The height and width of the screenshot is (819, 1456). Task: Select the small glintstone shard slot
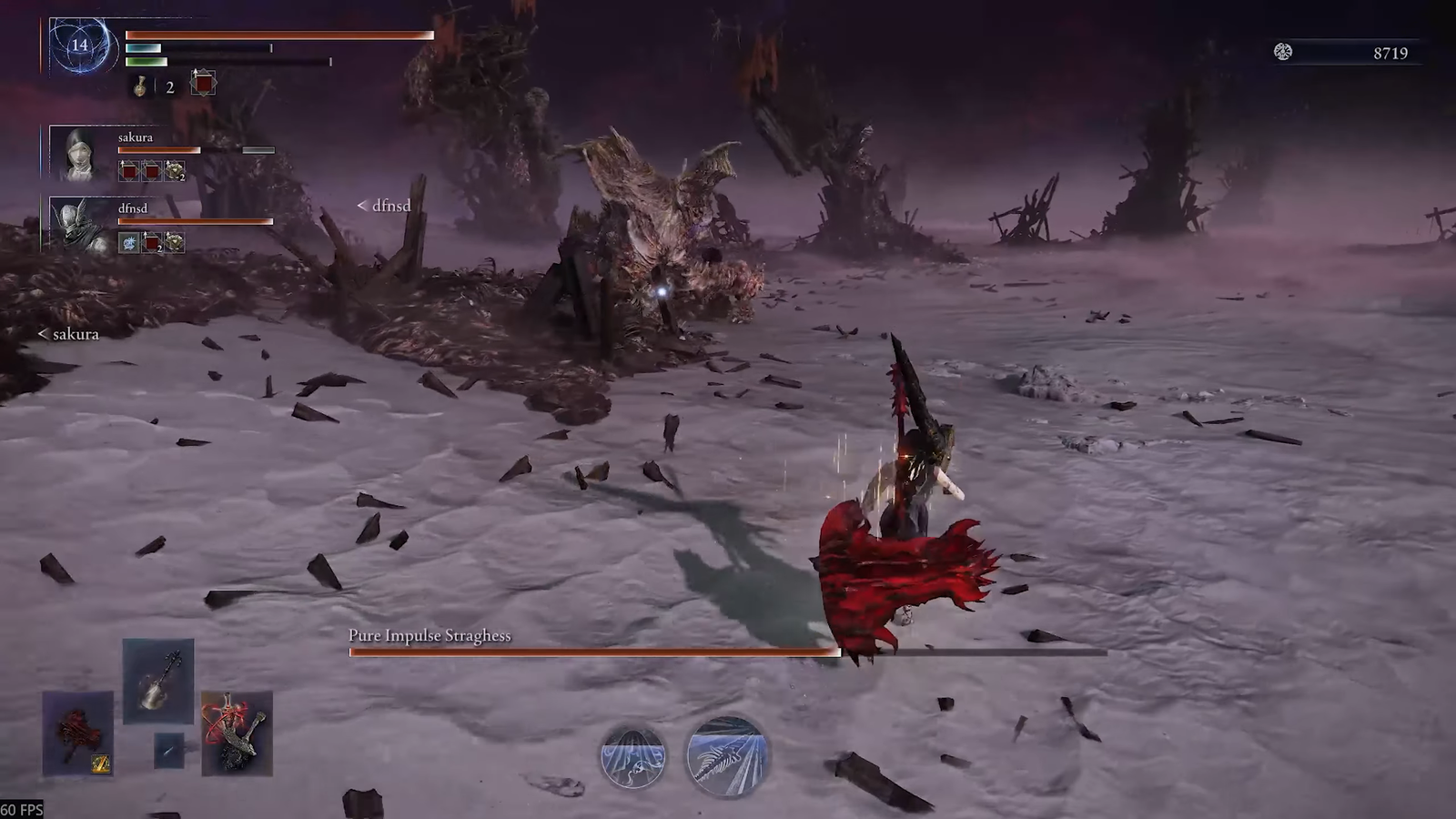click(x=168, y=751)
